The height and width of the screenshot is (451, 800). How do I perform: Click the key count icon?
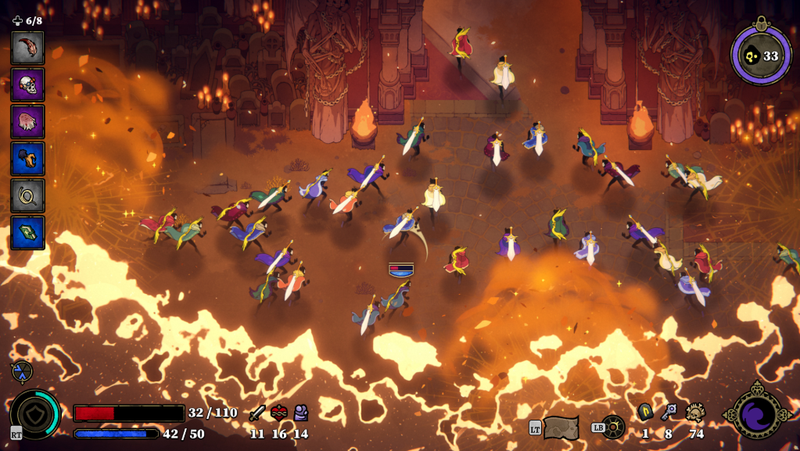[x=669, y=412]
